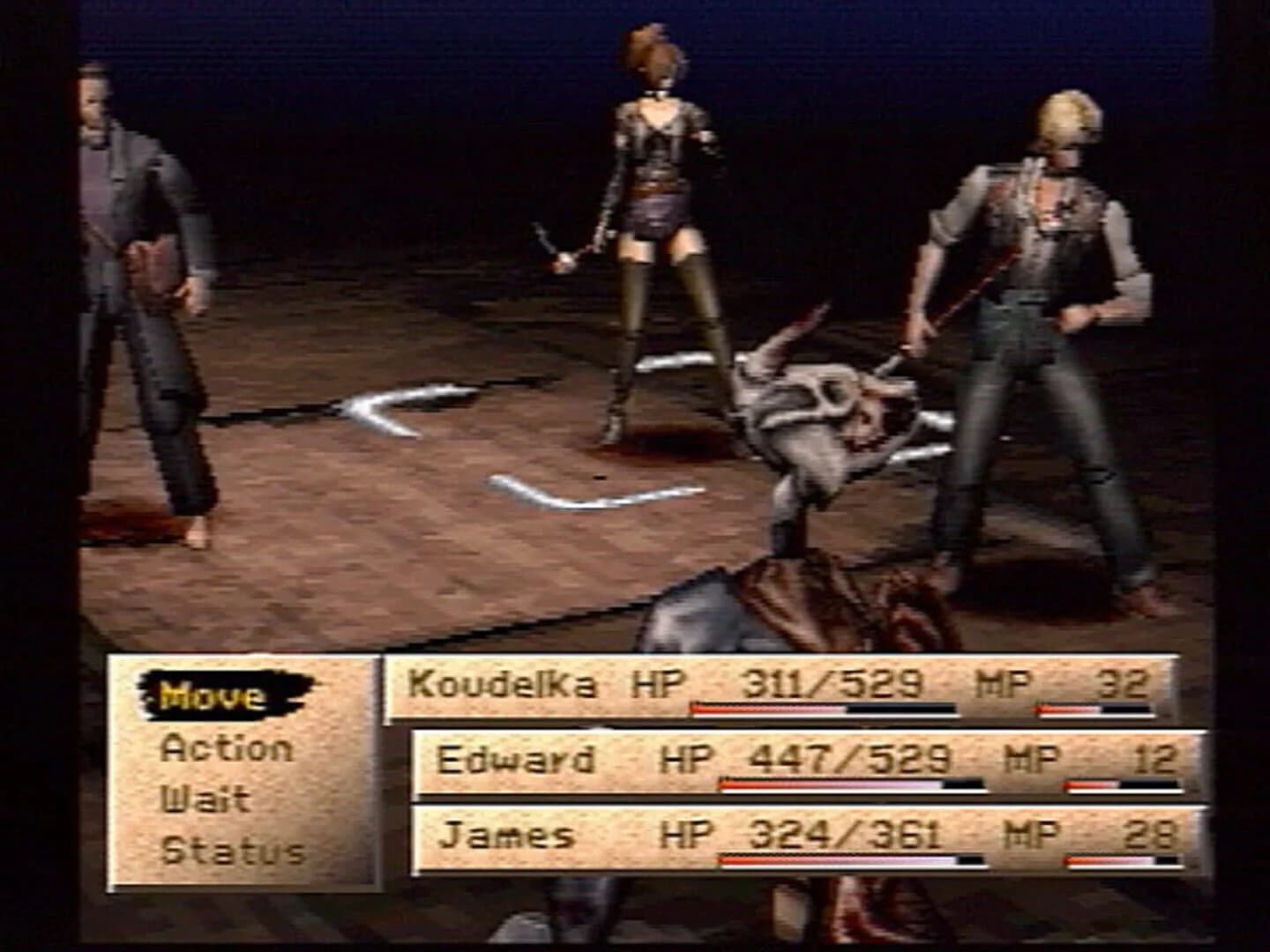Screen dimensions: 1270x952
Task: Click Edward's HP value 447/529
Action: tap(847, 756)
